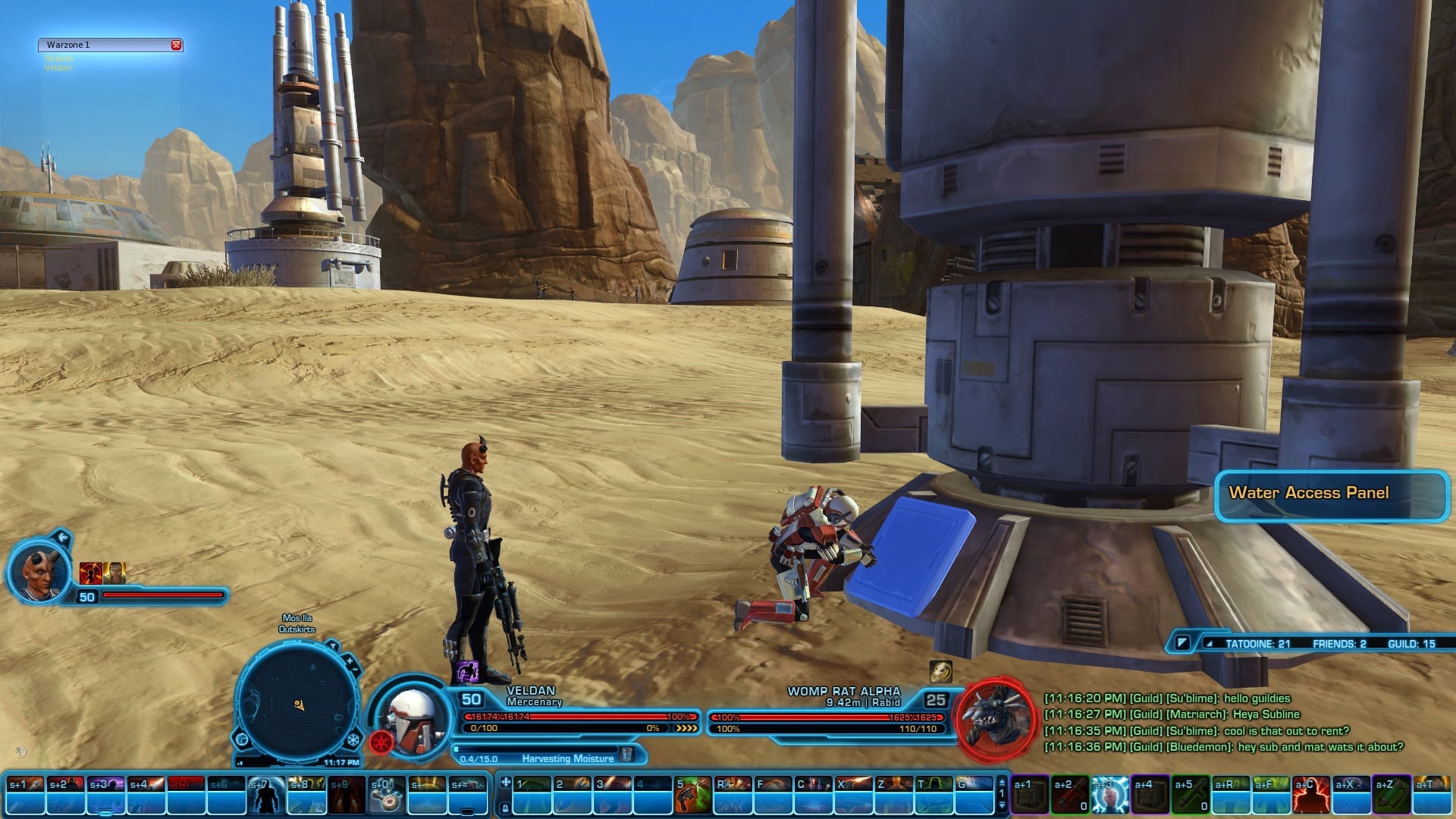
Task: Click the chat panel's Guild channel count
Action: pos(1410,644)
